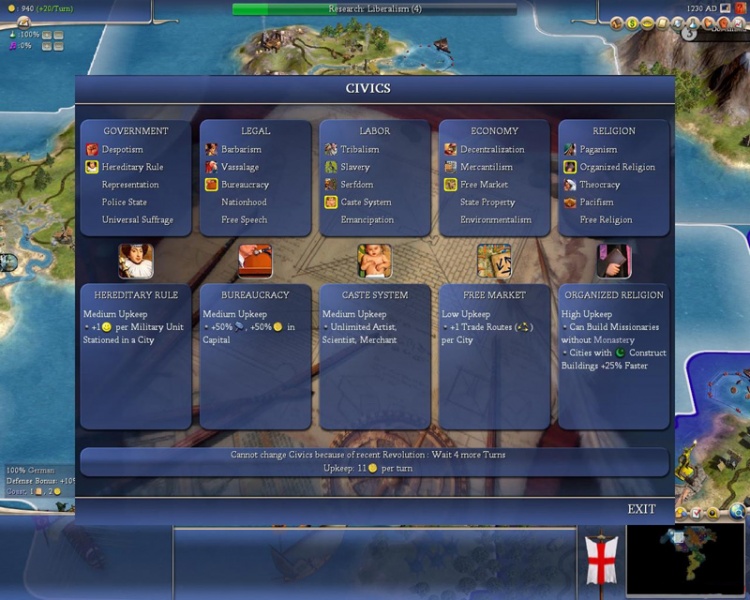Select Theocracy religion civic

coord(600,185)
